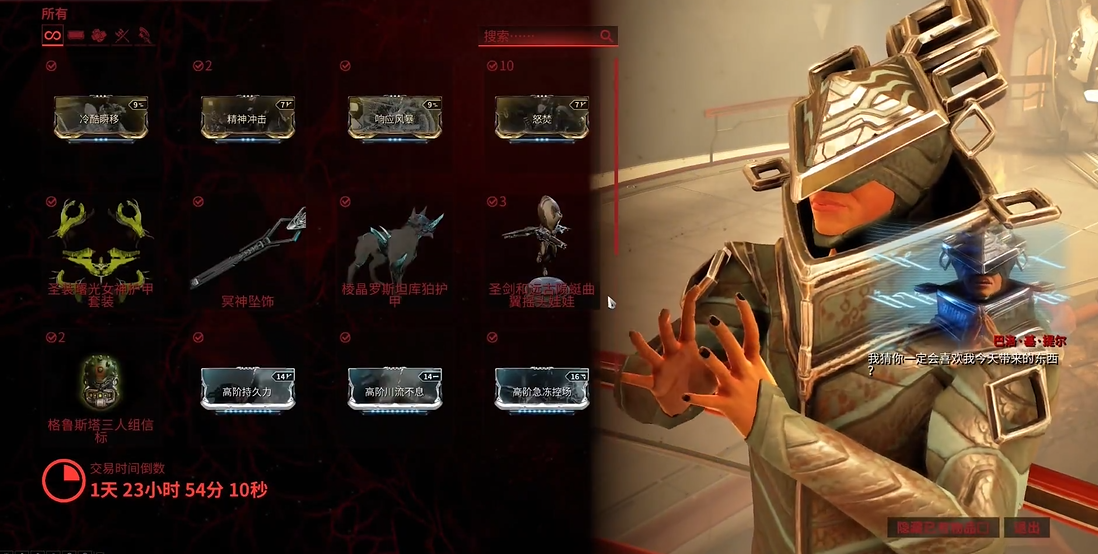Viewport: 1098px width, 554px height.
Task: Switch to the mods category filter icon
Action: 76,36
